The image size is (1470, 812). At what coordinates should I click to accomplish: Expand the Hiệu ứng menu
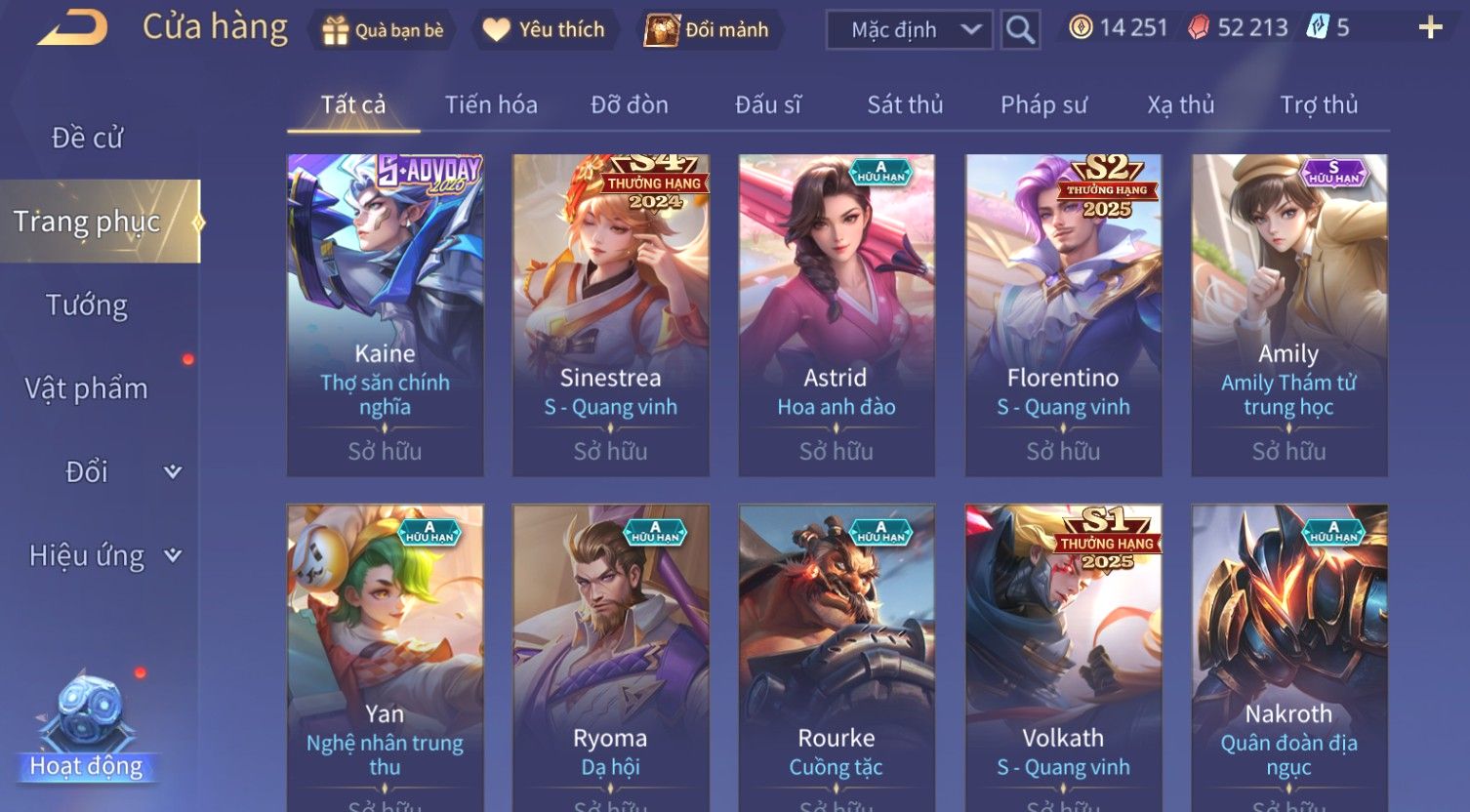(104, 555)
